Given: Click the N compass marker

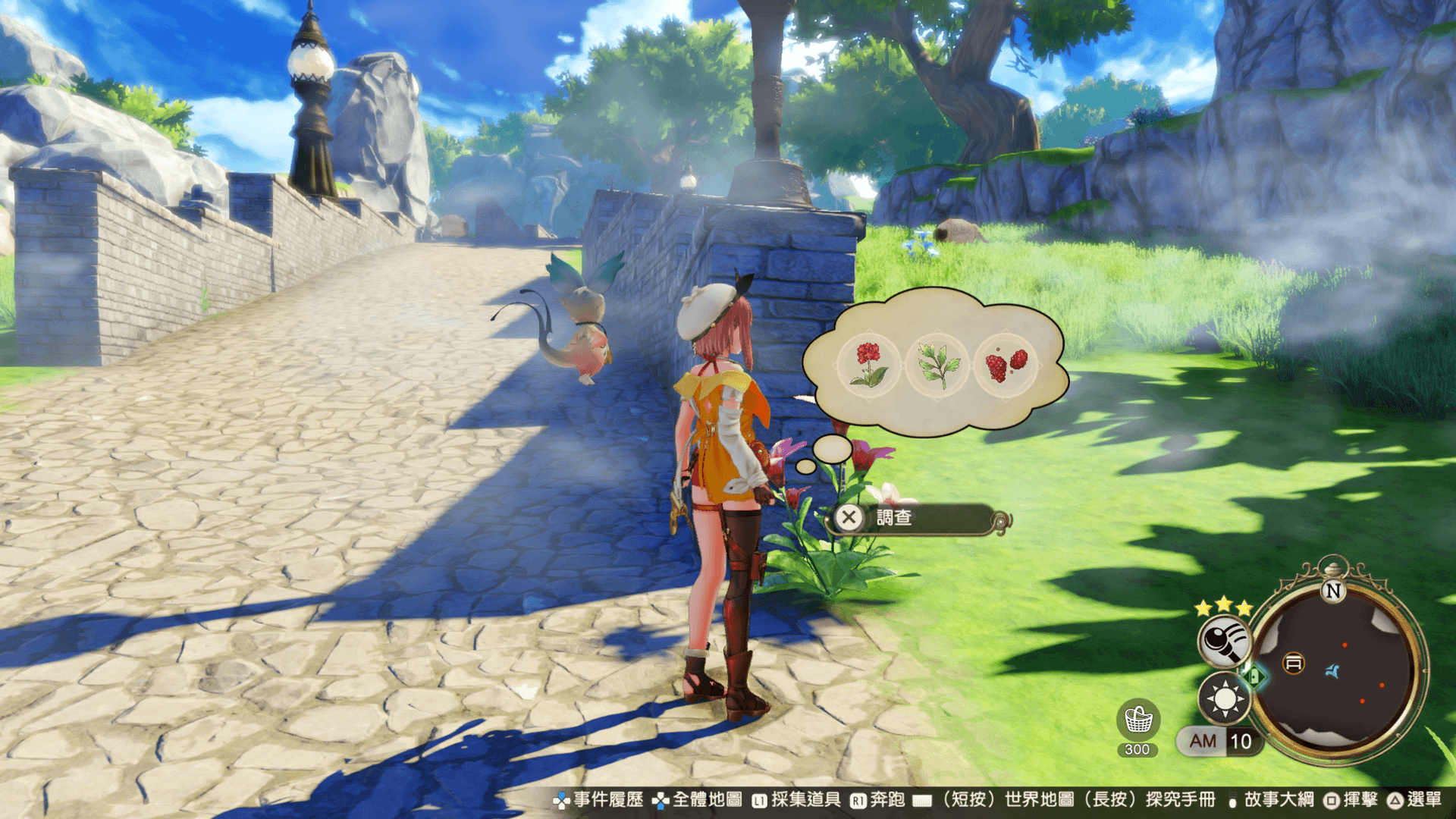Looking at the screenshot, I should (x=1333, y=591).
